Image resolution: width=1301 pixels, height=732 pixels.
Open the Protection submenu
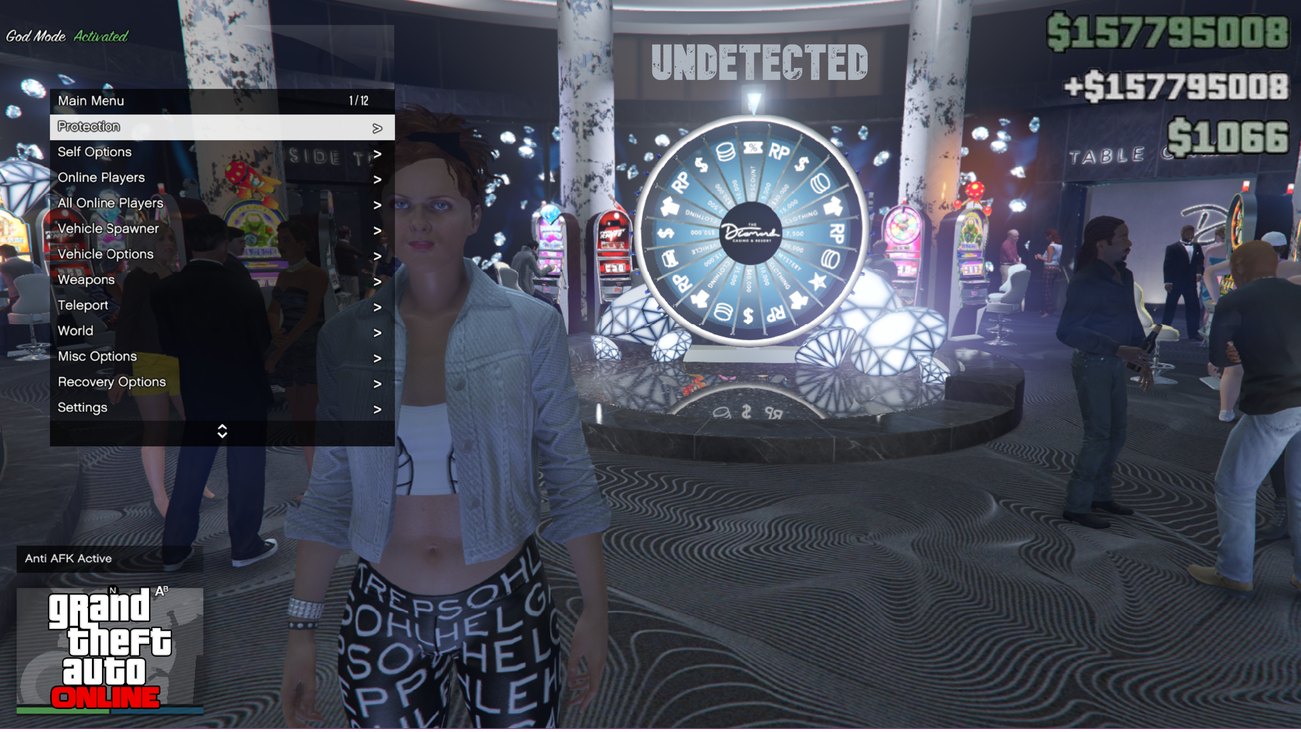click(x=221, y=127)
